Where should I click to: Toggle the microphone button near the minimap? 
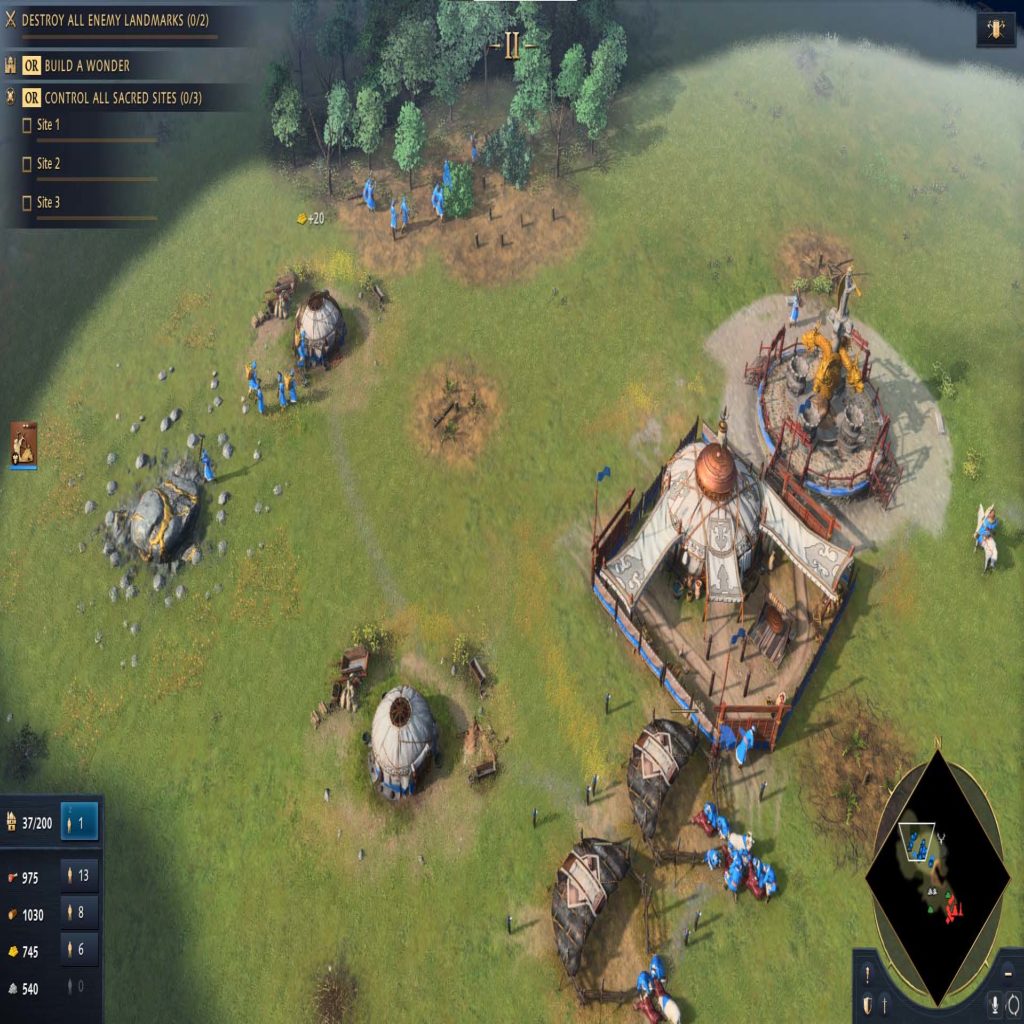click(x=995, y=1004)
